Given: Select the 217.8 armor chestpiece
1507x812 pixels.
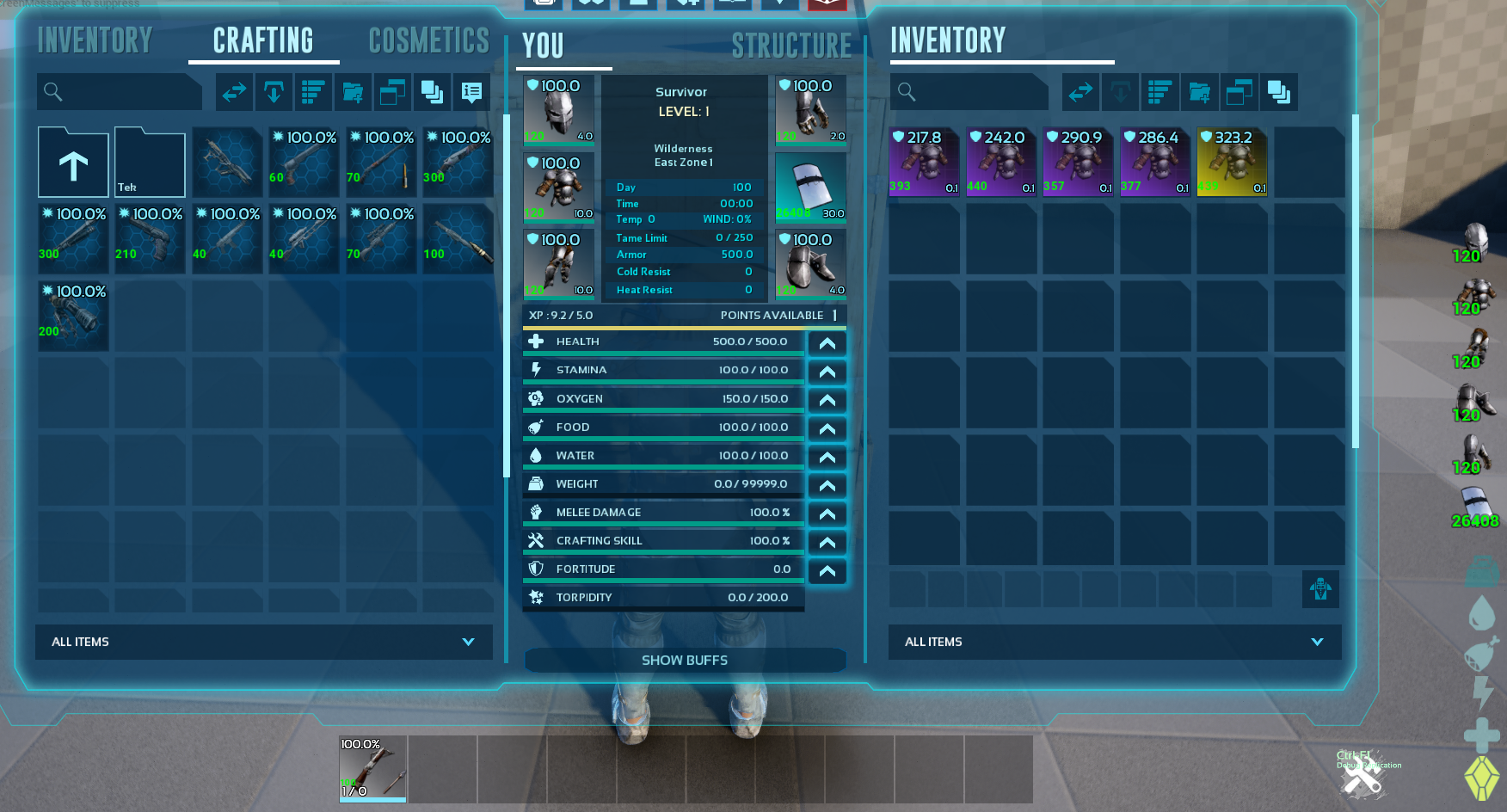Looking at the screenshot, I should 924,162.
